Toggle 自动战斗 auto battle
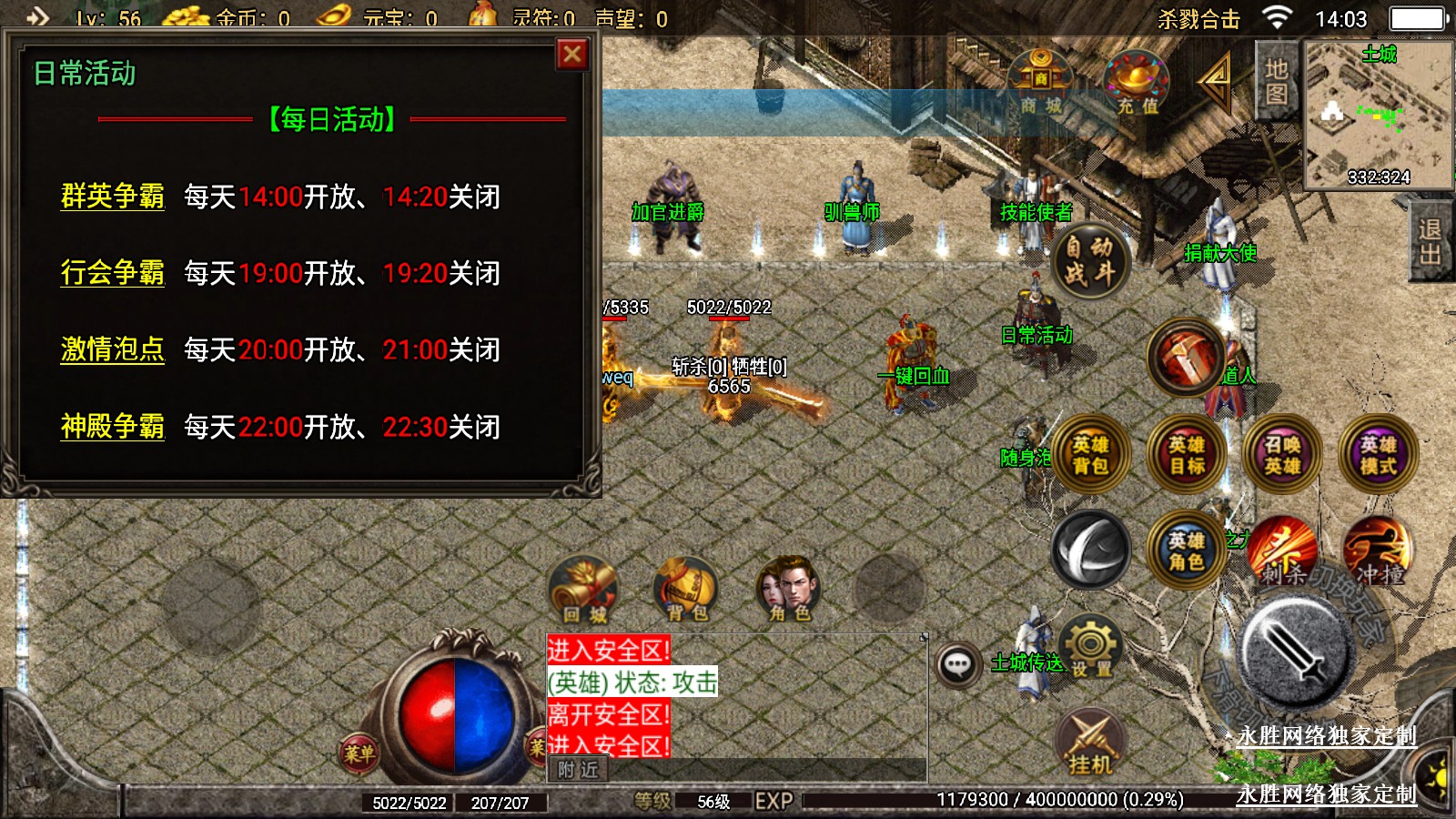Screen dimensions: 1456x819 pyautogui.click(x=1090, y=260)
